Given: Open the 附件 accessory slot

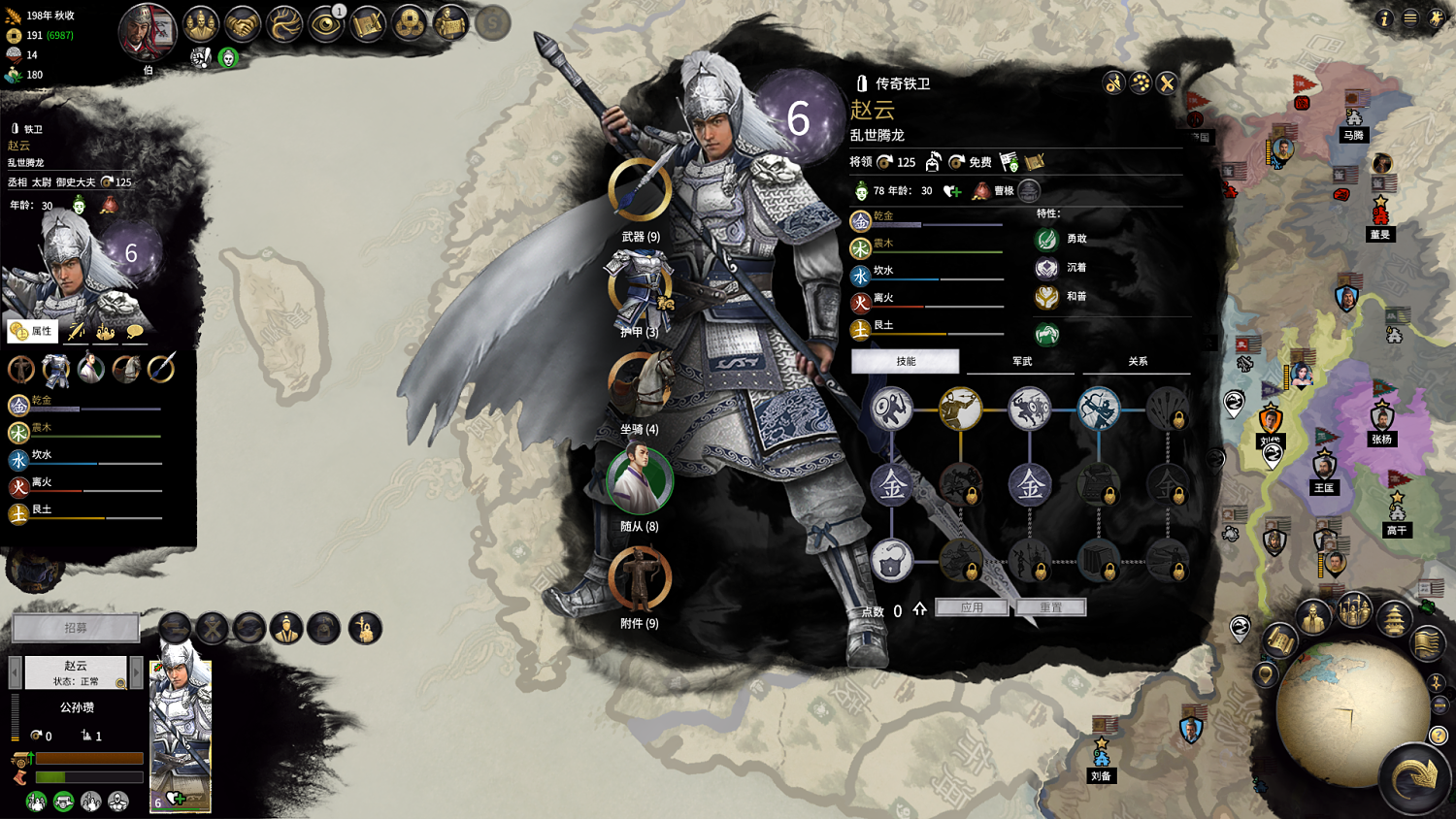Looking at the screenshot, I should coord(640,578).
